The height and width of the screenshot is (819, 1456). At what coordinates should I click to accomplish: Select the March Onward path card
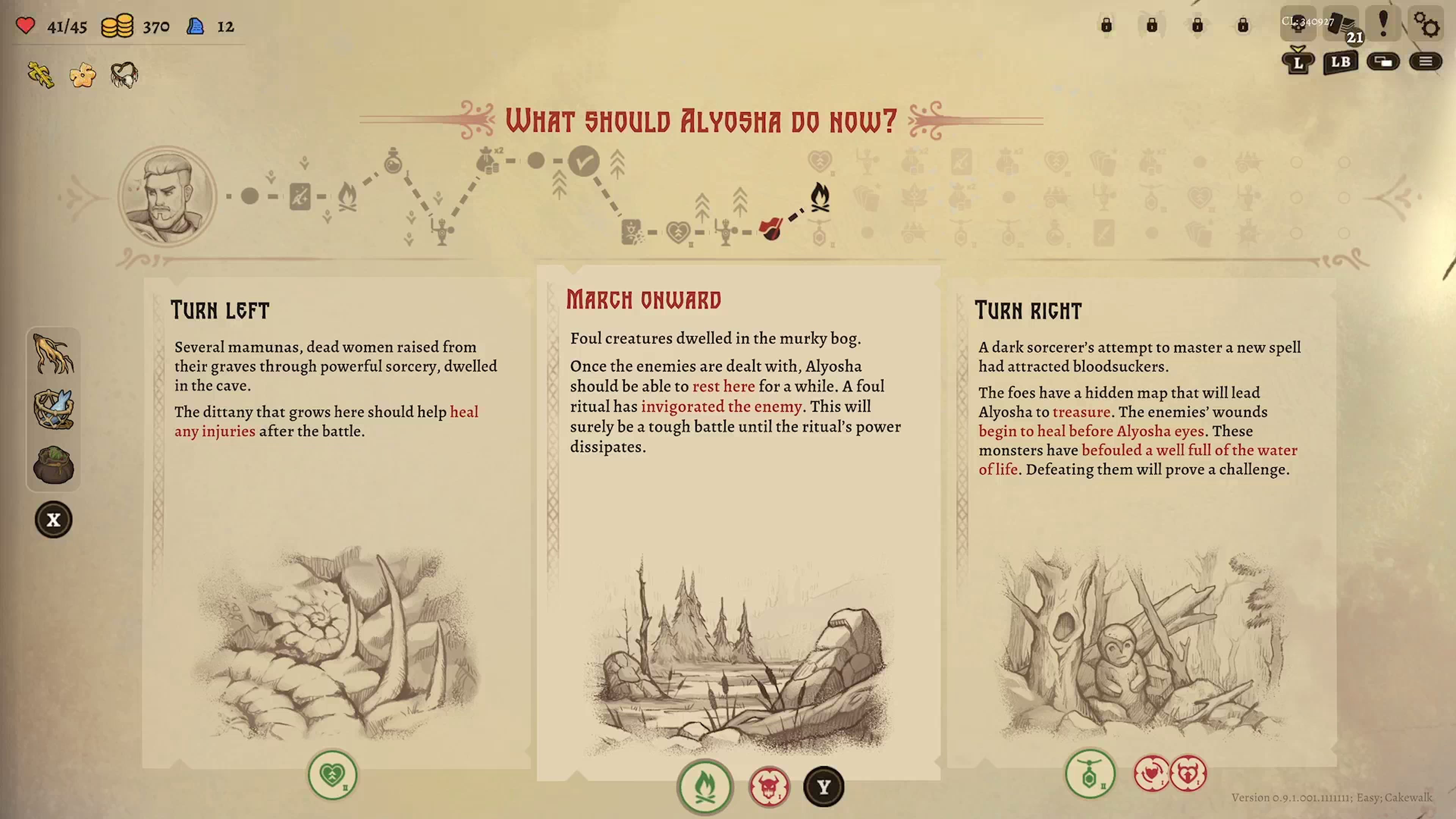click(x=738, y=520)
